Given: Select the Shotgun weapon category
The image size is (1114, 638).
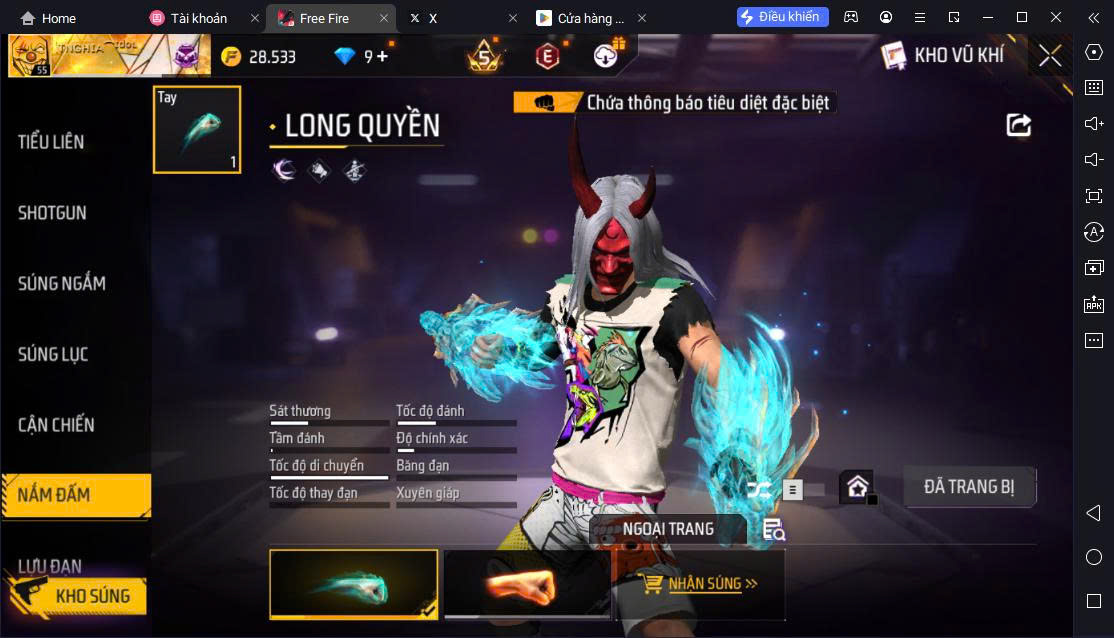Looking at the screenshot, I should (x=52, y=213).
